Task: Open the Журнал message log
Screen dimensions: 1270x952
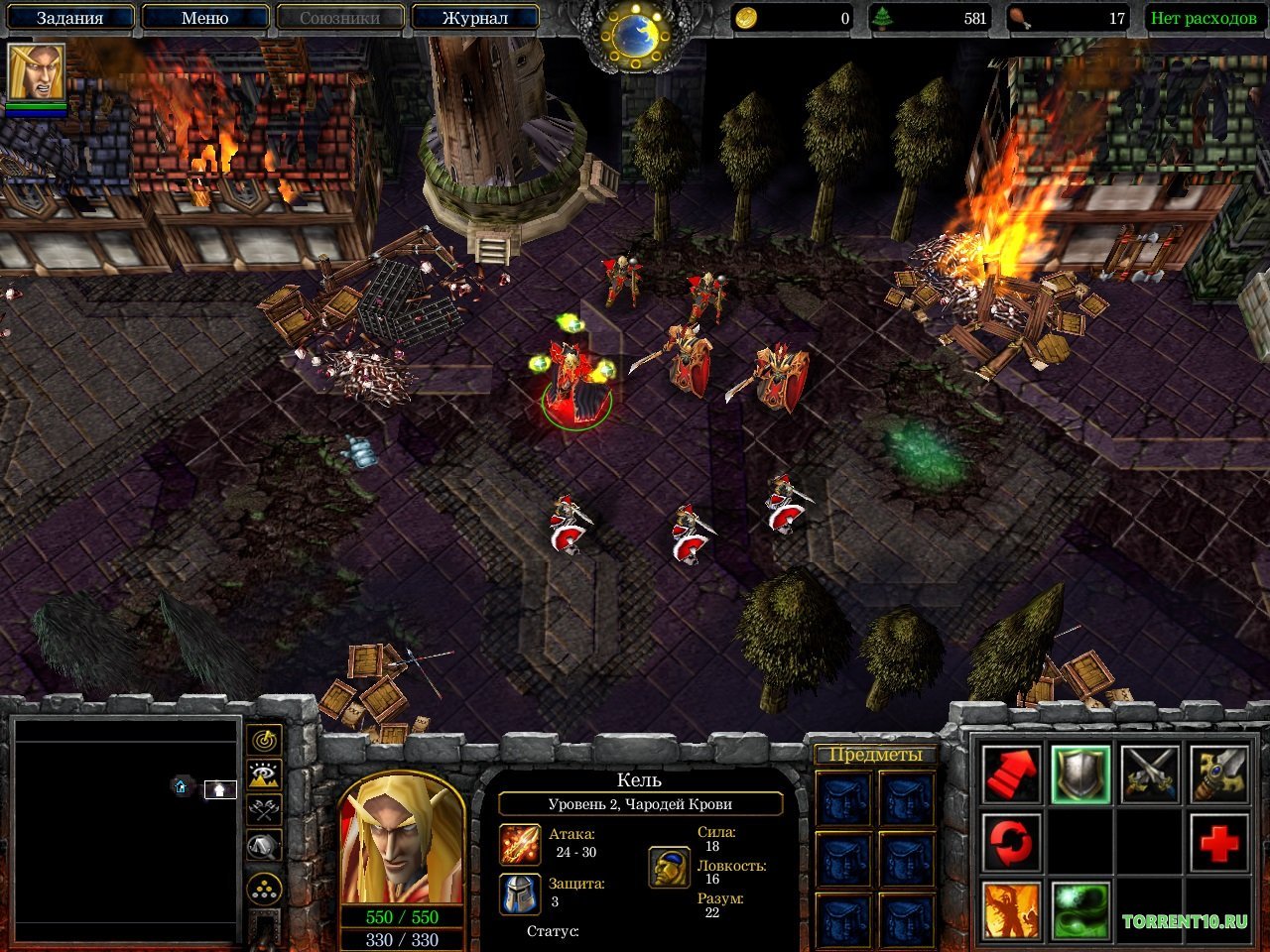Action: (474, 18)
